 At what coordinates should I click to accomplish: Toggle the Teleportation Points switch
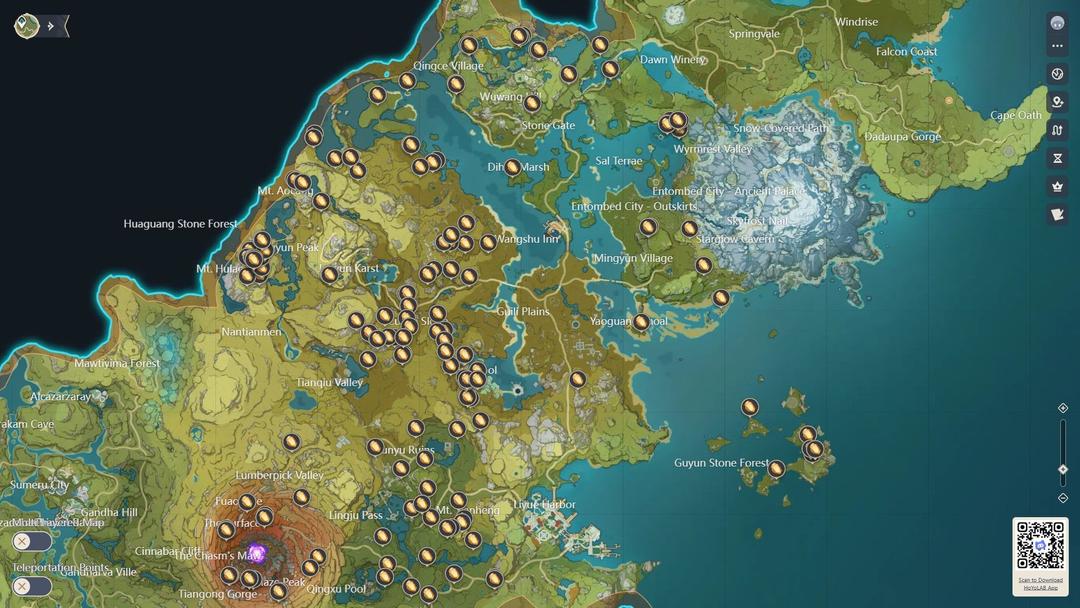32,586
